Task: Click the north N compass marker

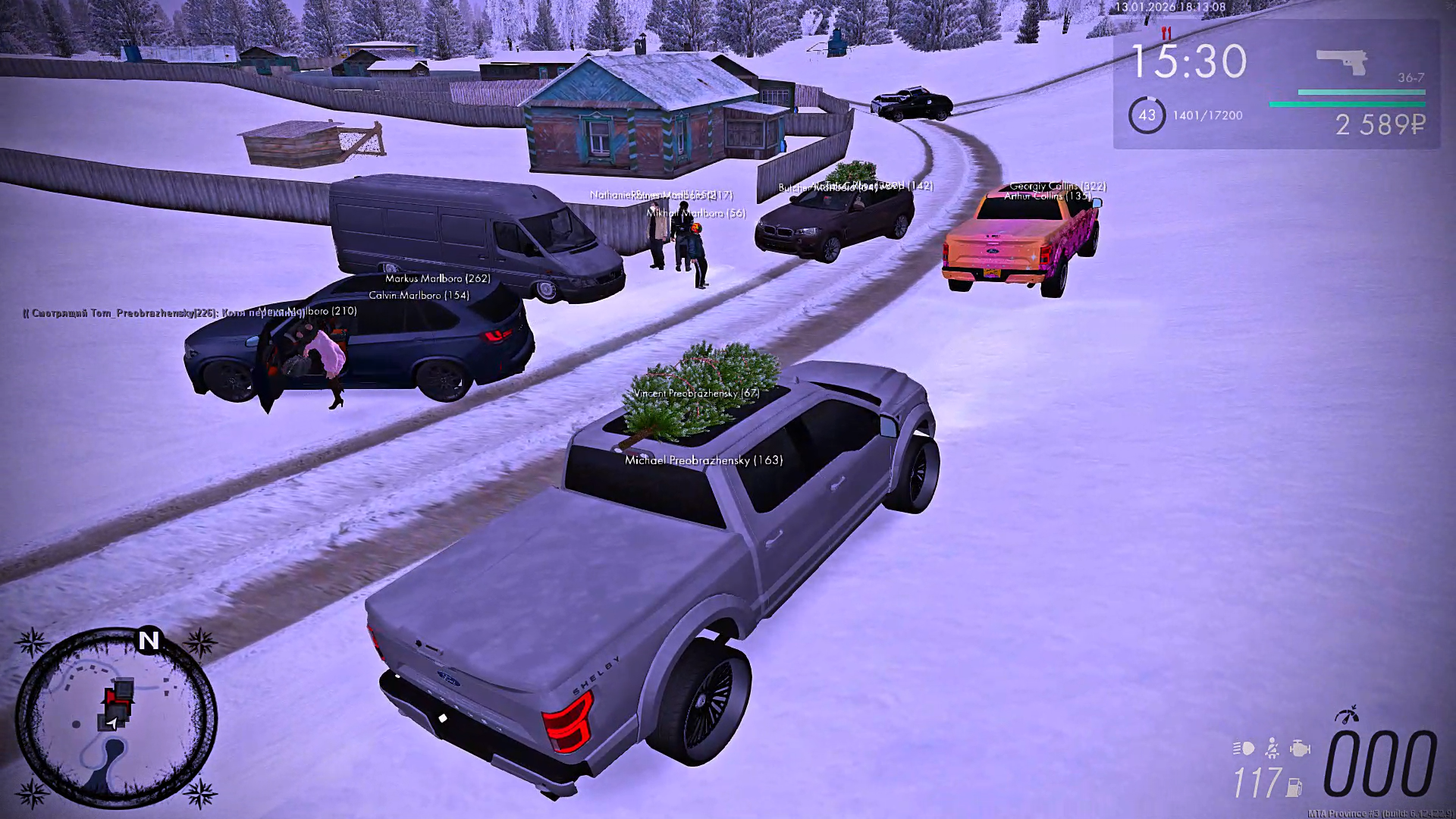Action: (149, 641)
